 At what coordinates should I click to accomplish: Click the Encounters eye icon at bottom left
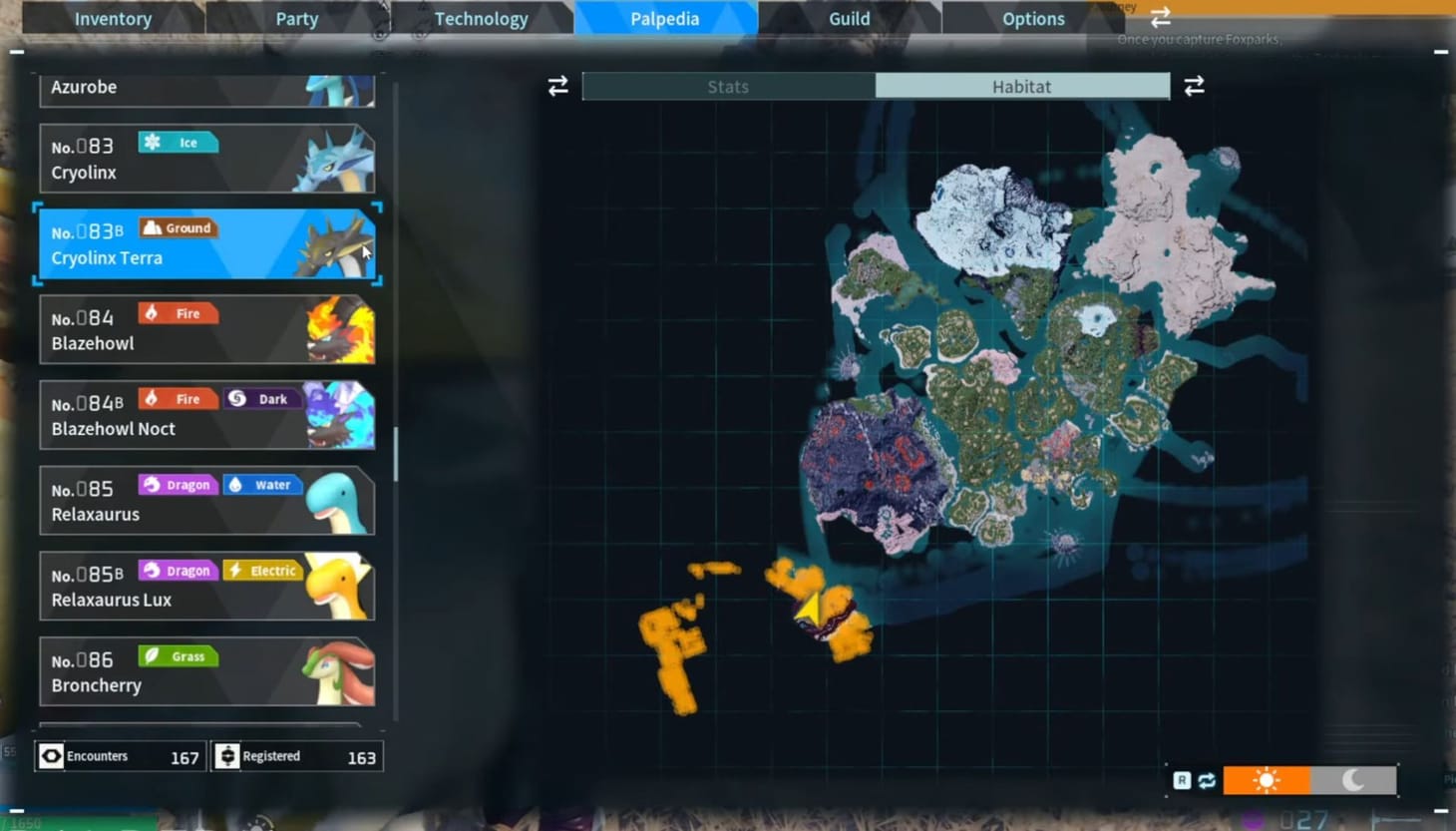pyautogui.click(x=52, y=756)
